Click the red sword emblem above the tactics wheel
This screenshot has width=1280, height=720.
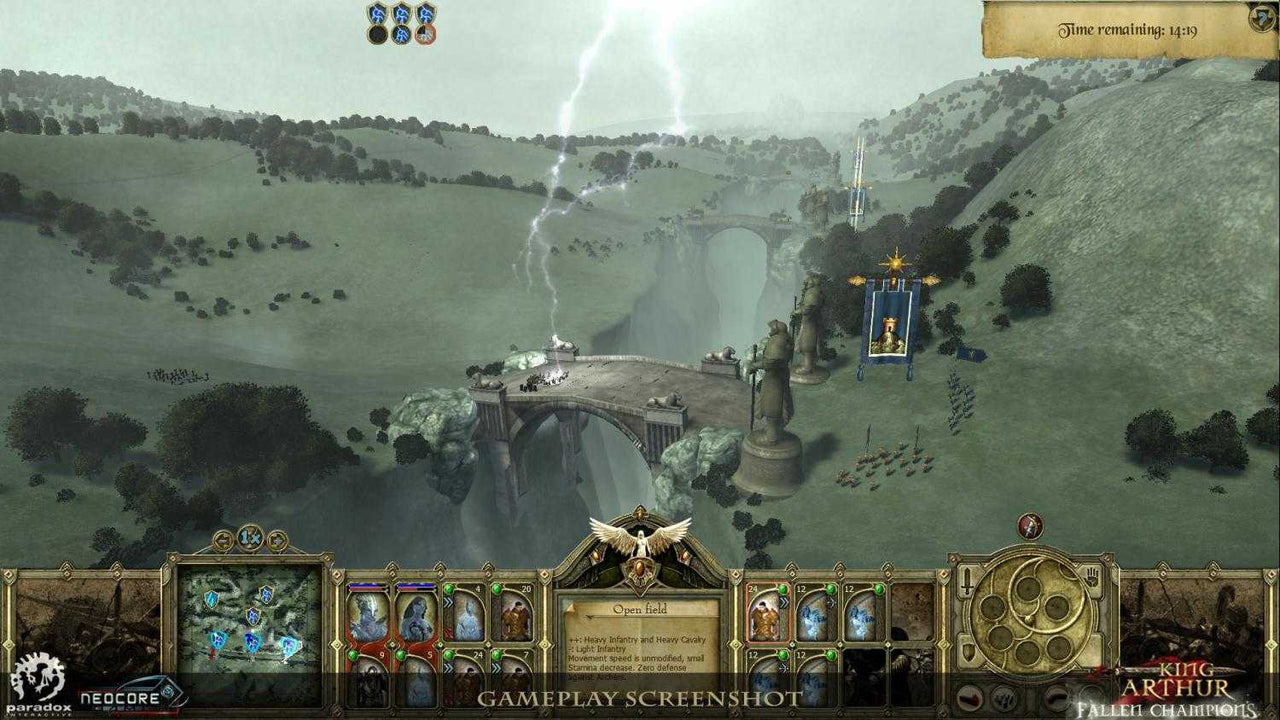(1029, 527)
